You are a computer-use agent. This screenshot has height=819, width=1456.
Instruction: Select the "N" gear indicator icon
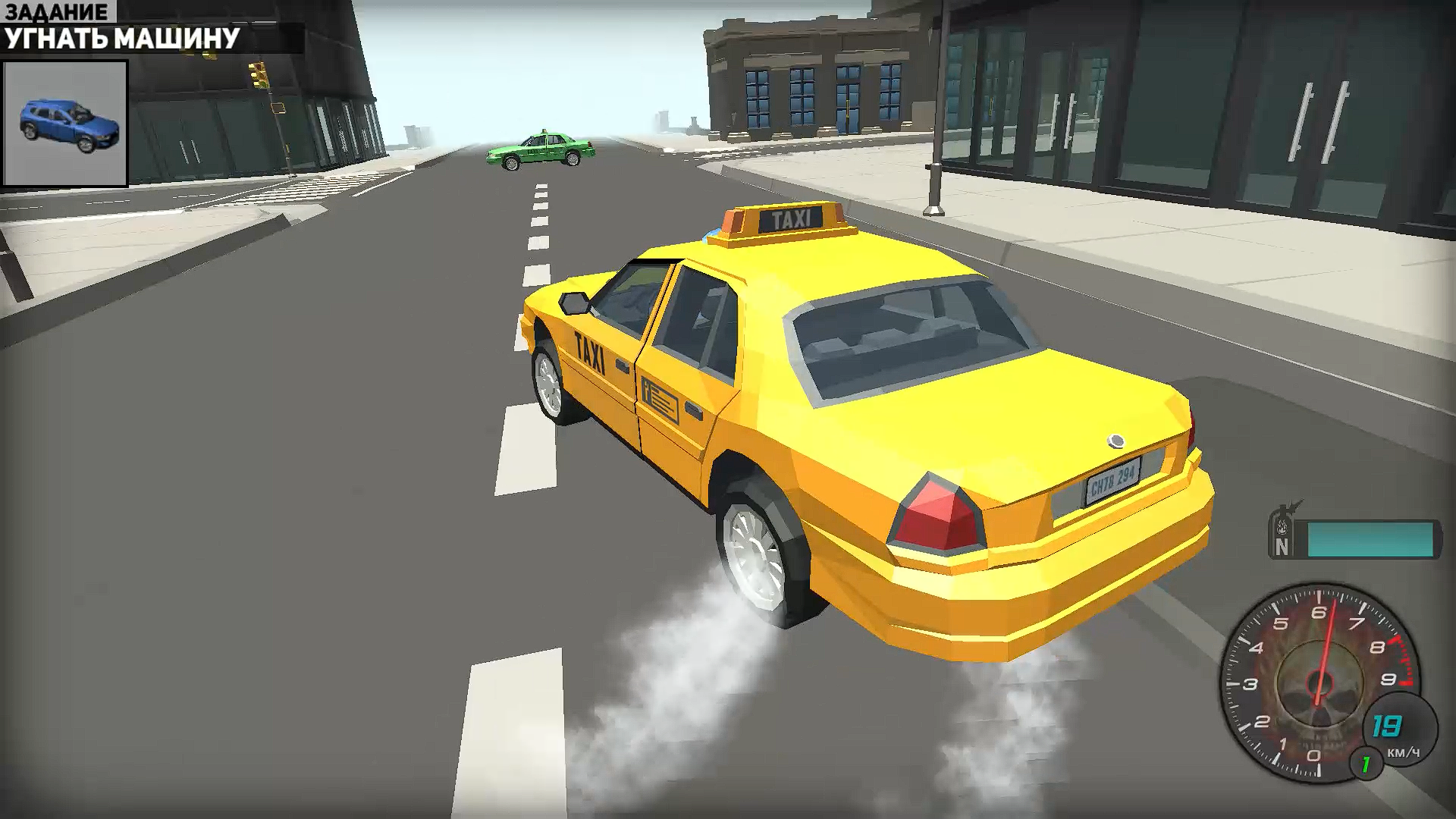pyautogui.click(x=1282, y=547)
